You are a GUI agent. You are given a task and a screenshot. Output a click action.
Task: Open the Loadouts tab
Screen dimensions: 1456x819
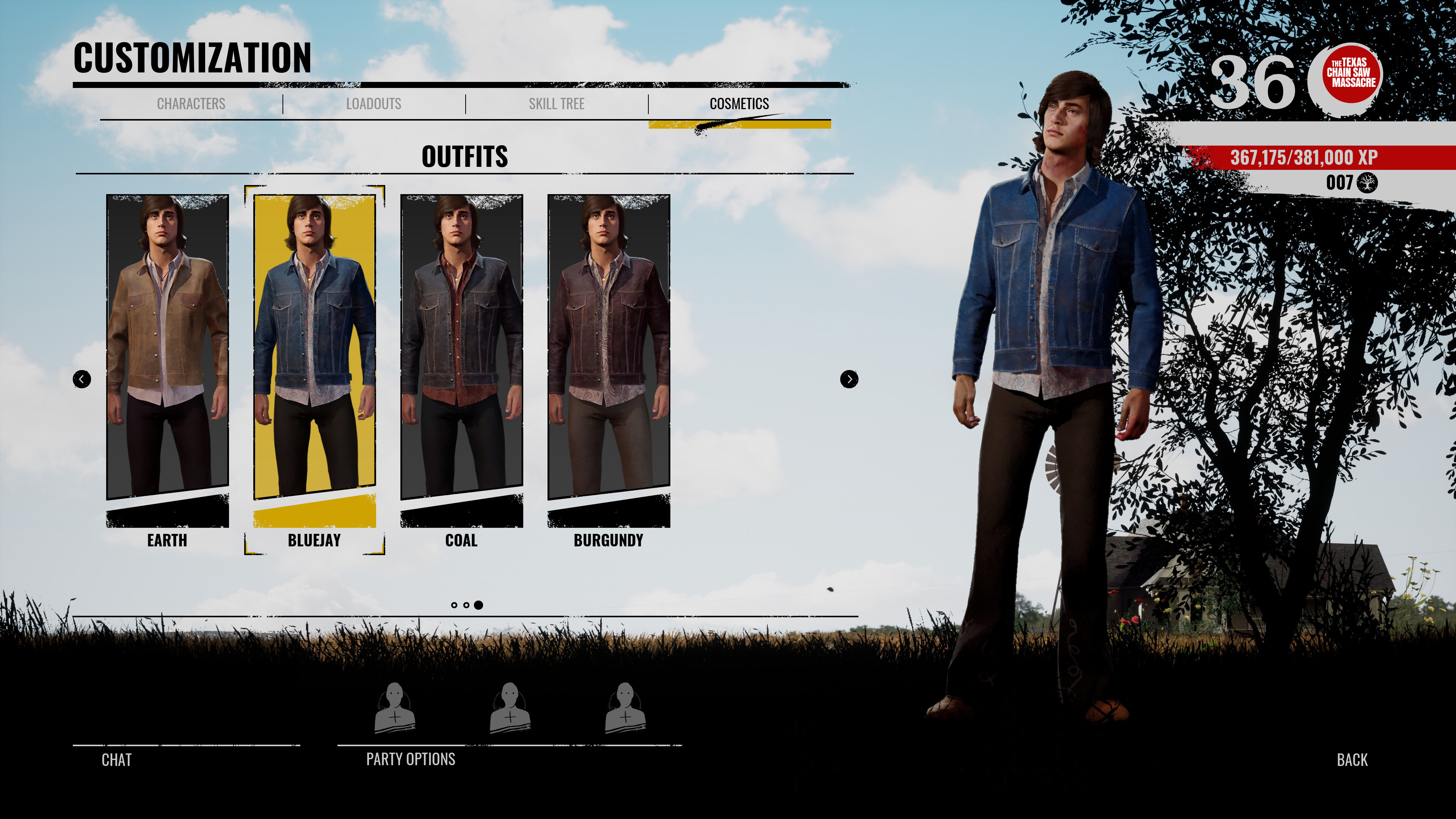coord(374,104)
